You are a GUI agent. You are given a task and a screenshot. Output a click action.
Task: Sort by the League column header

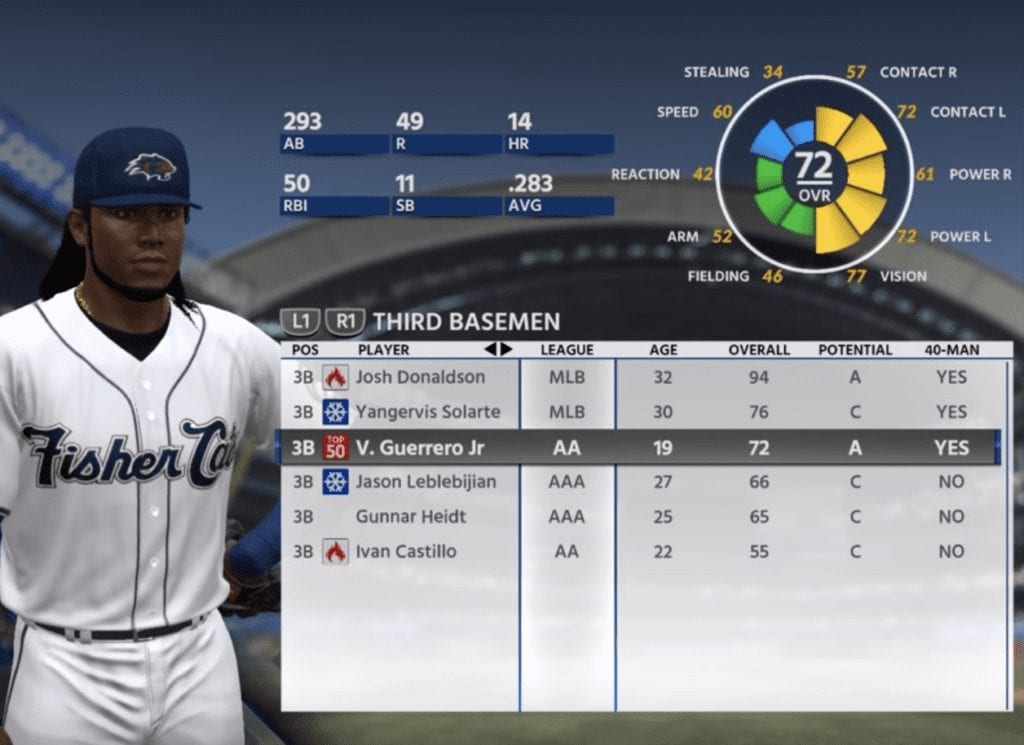coord(567,350)
